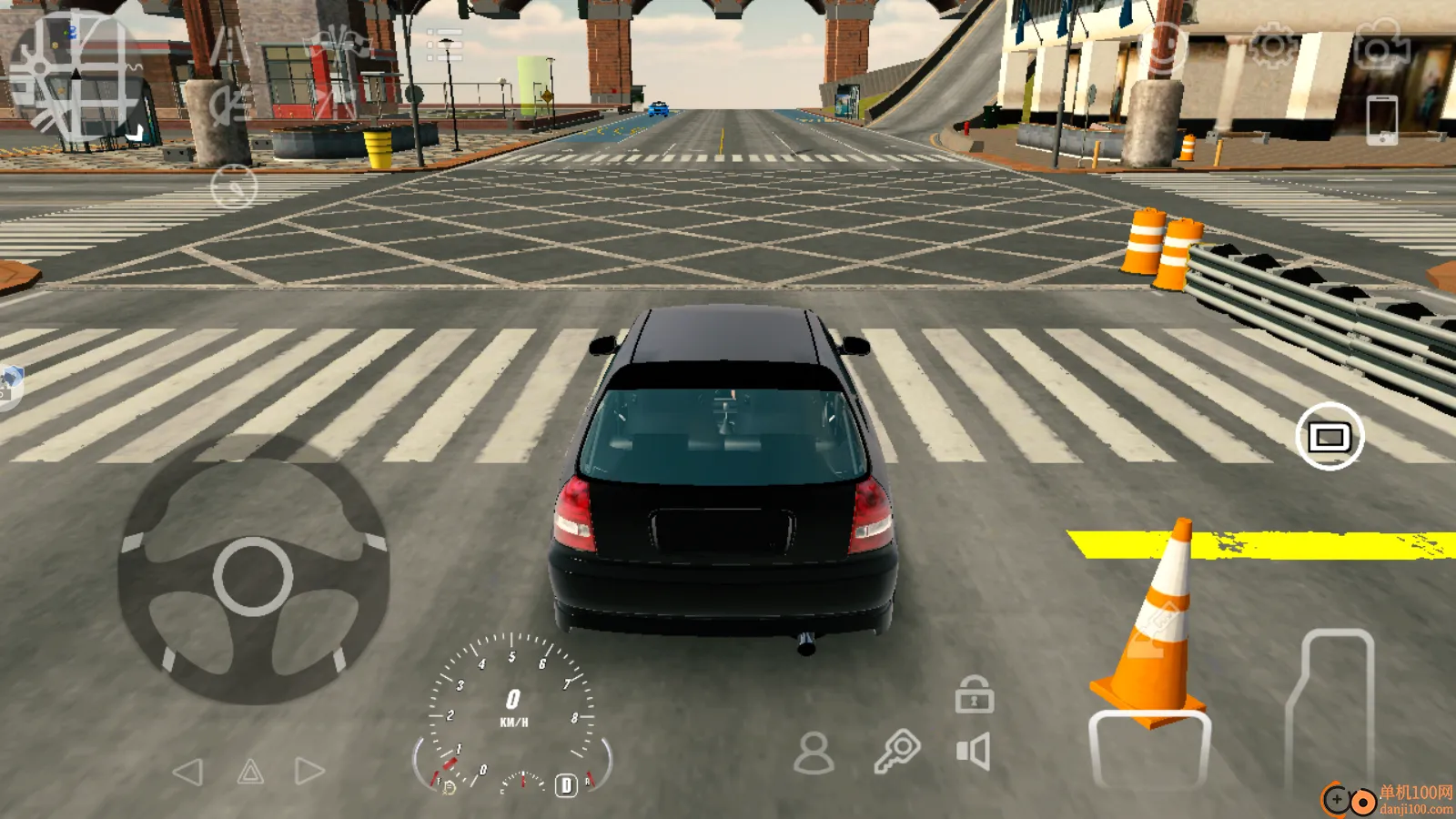Screen dimensions: 1456x819
Task: Toggle the car door padlock
Action: click(x=974, y=694)
